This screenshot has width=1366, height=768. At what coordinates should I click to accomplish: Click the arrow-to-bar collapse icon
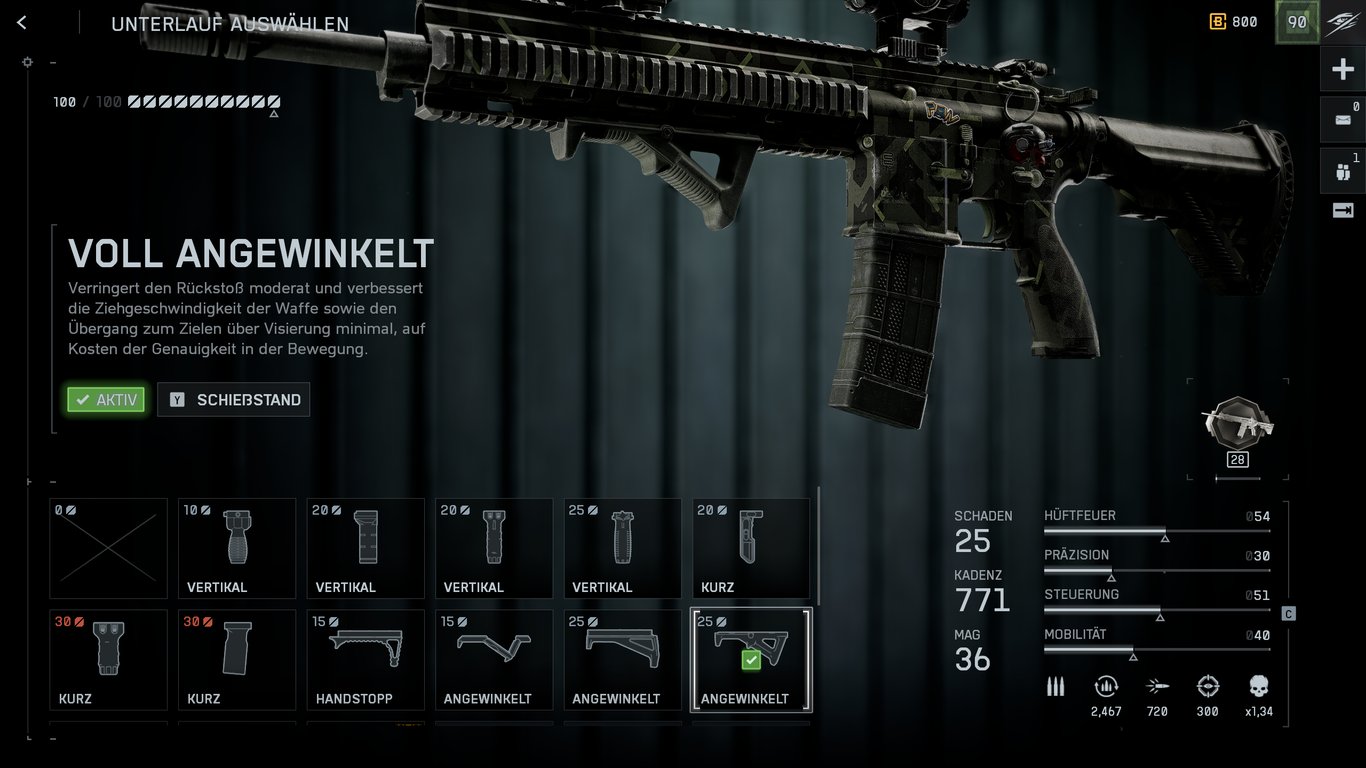[x=1342, y=210]
